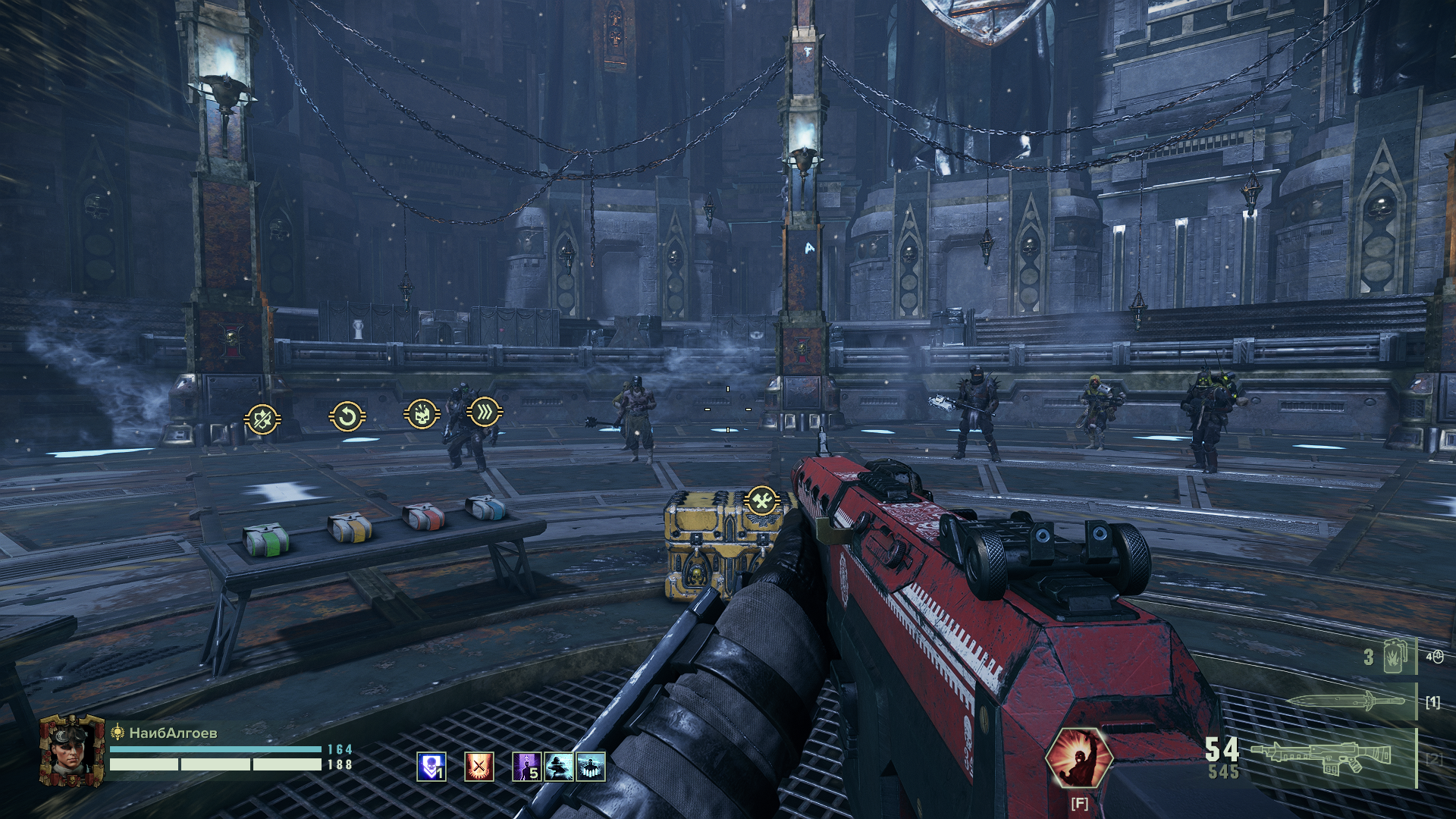The width and height of the screenshot is (1456, 819).
Task: Select the purple figure buff with 5 stacks
Action: coord(527,767)
